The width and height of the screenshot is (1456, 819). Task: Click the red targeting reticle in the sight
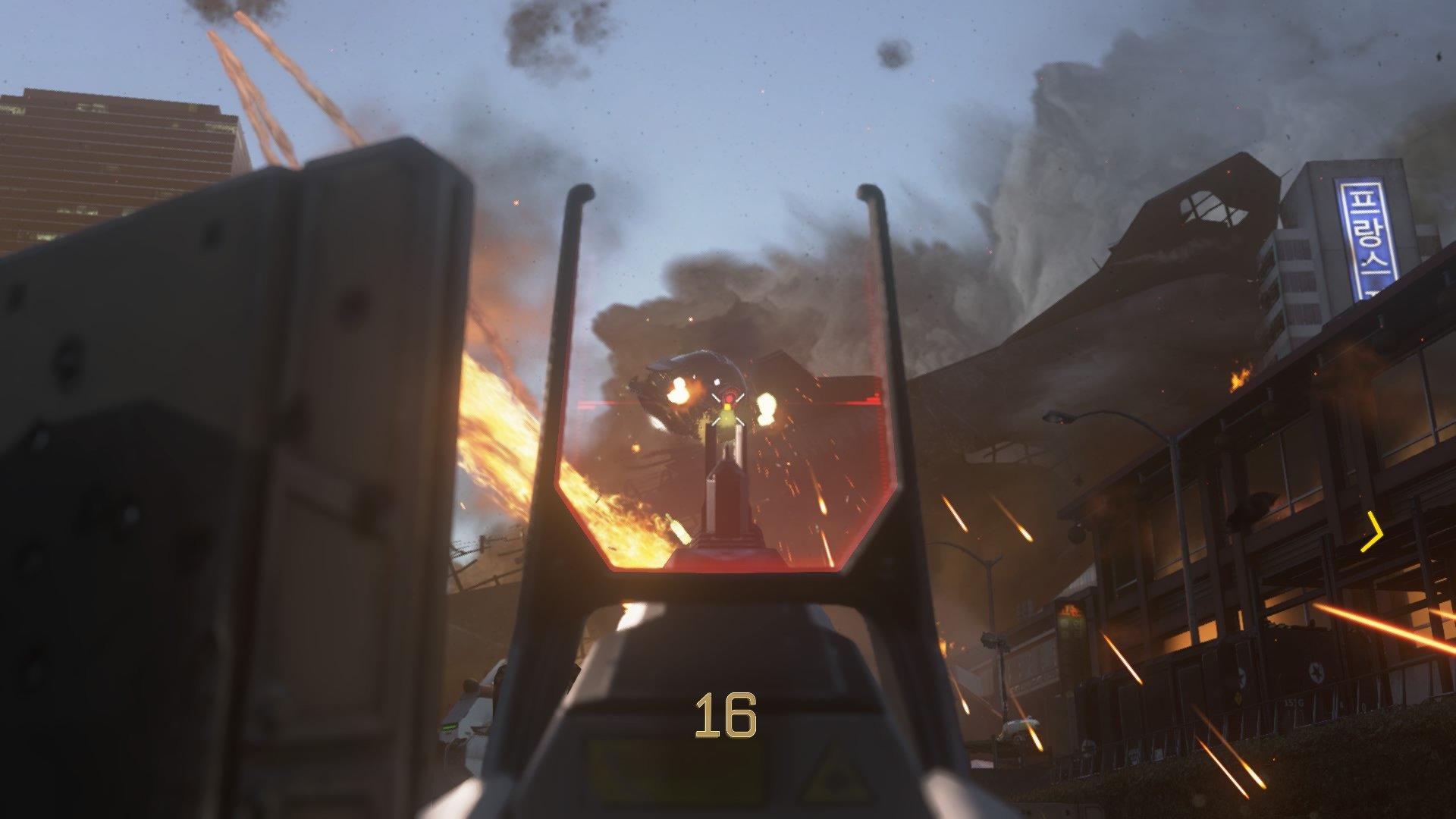coord(729,397)
